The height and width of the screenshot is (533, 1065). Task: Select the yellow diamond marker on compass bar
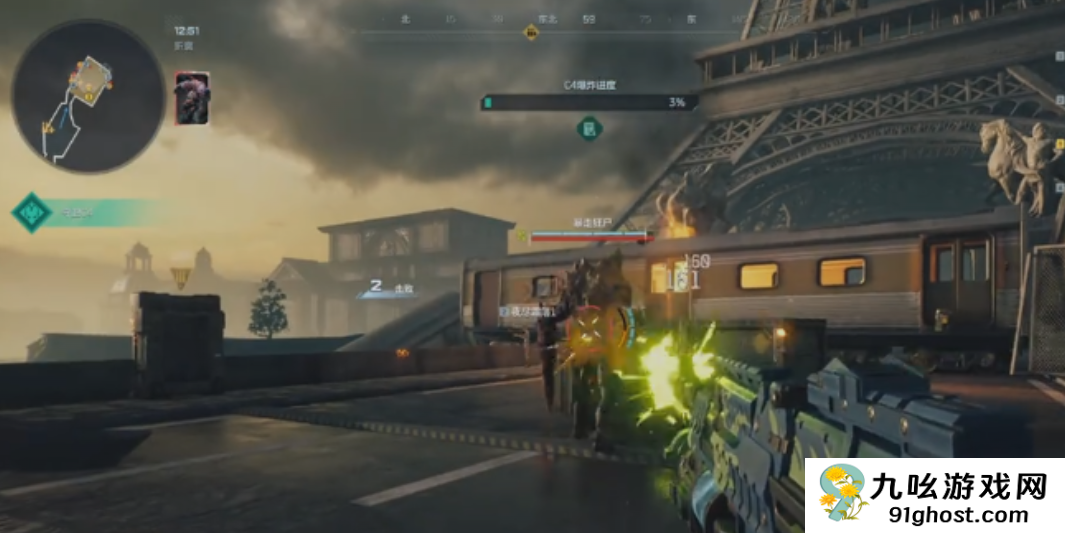(532, 33)
